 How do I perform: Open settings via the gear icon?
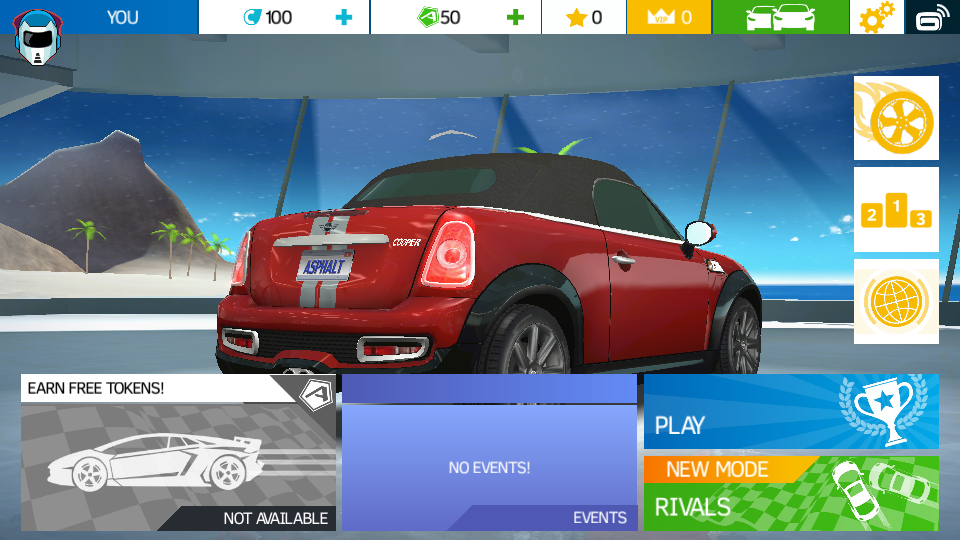pos(877,17)
